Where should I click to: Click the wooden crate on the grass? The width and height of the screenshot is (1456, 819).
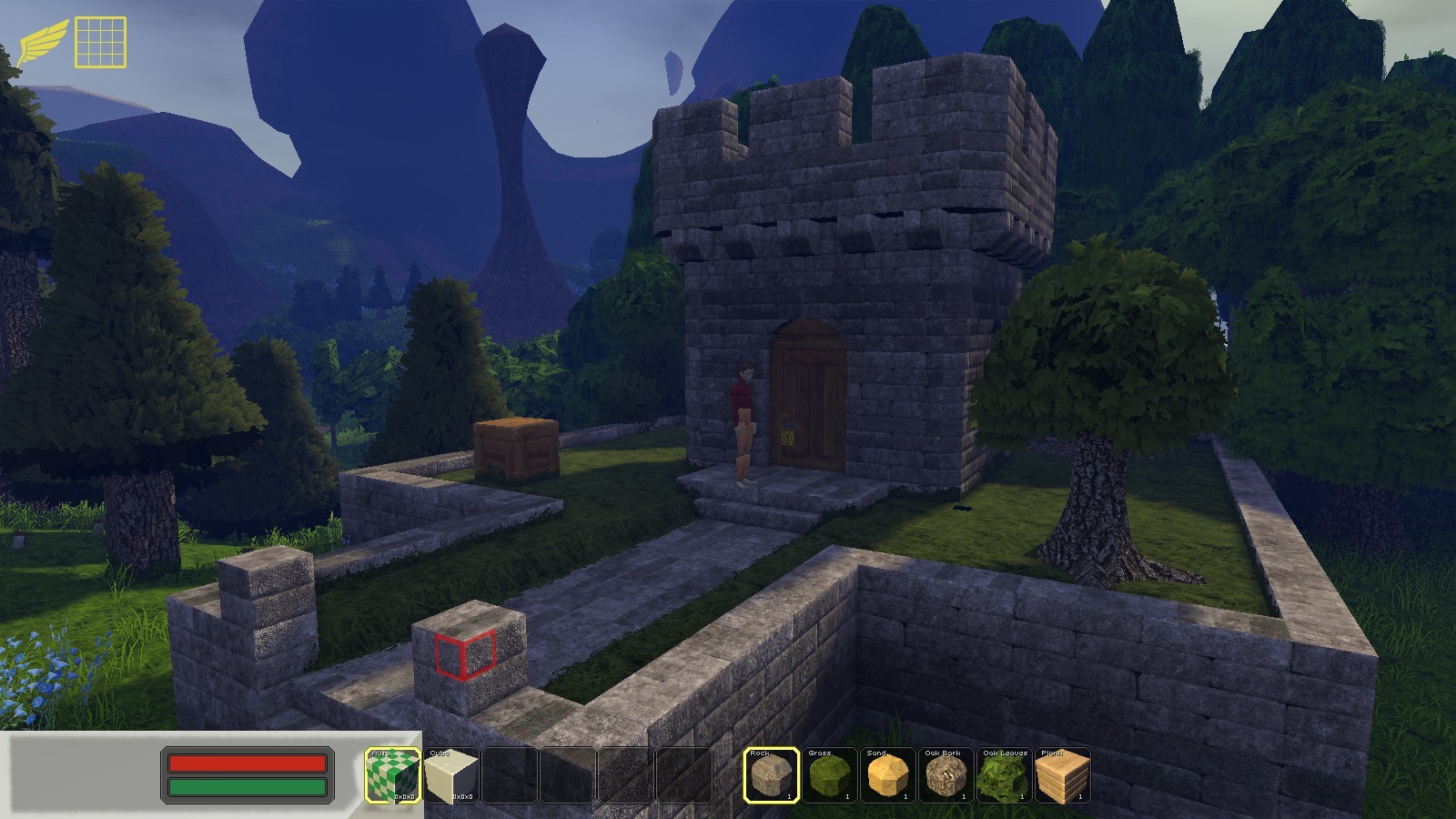click(x=514, y=448)
